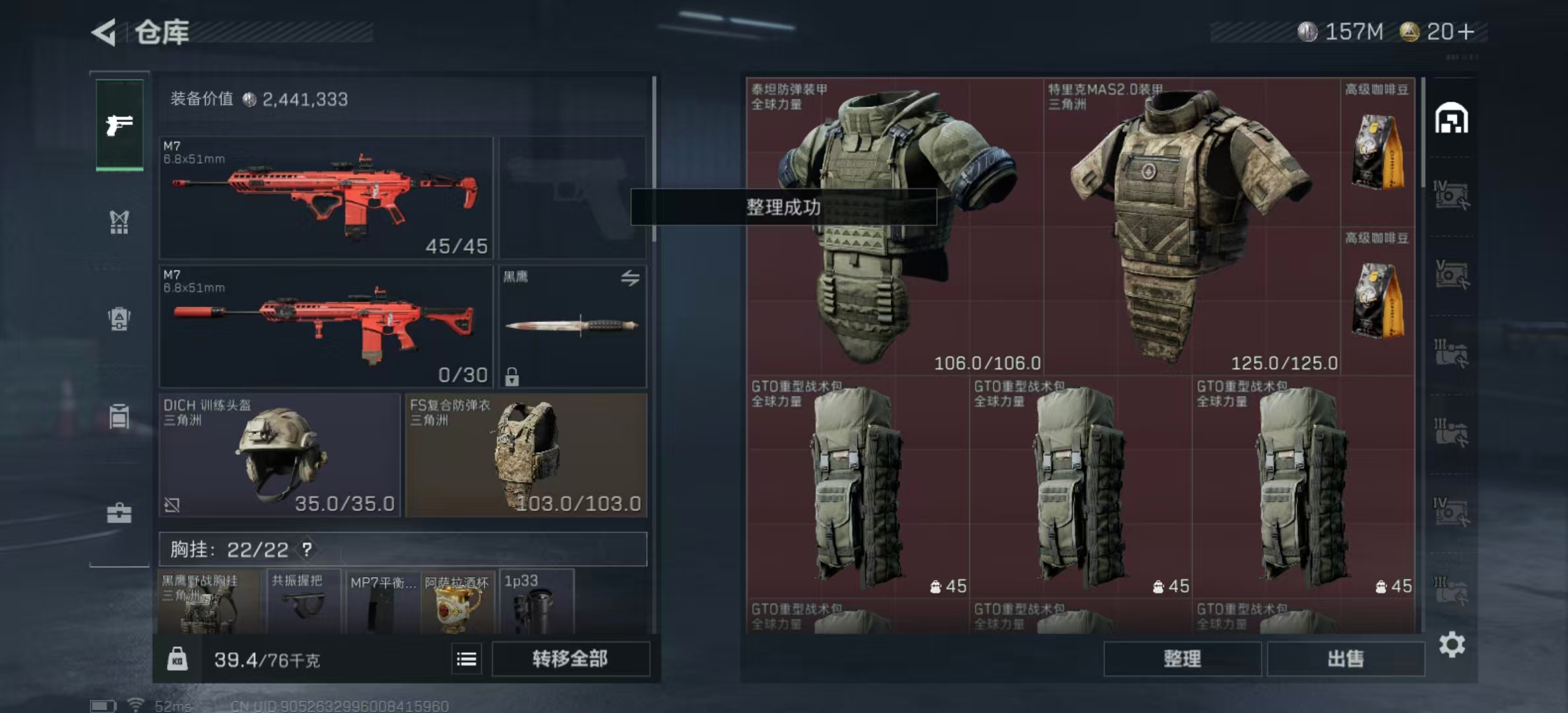Switch to the chest rig tab

(x=119, y=222)
